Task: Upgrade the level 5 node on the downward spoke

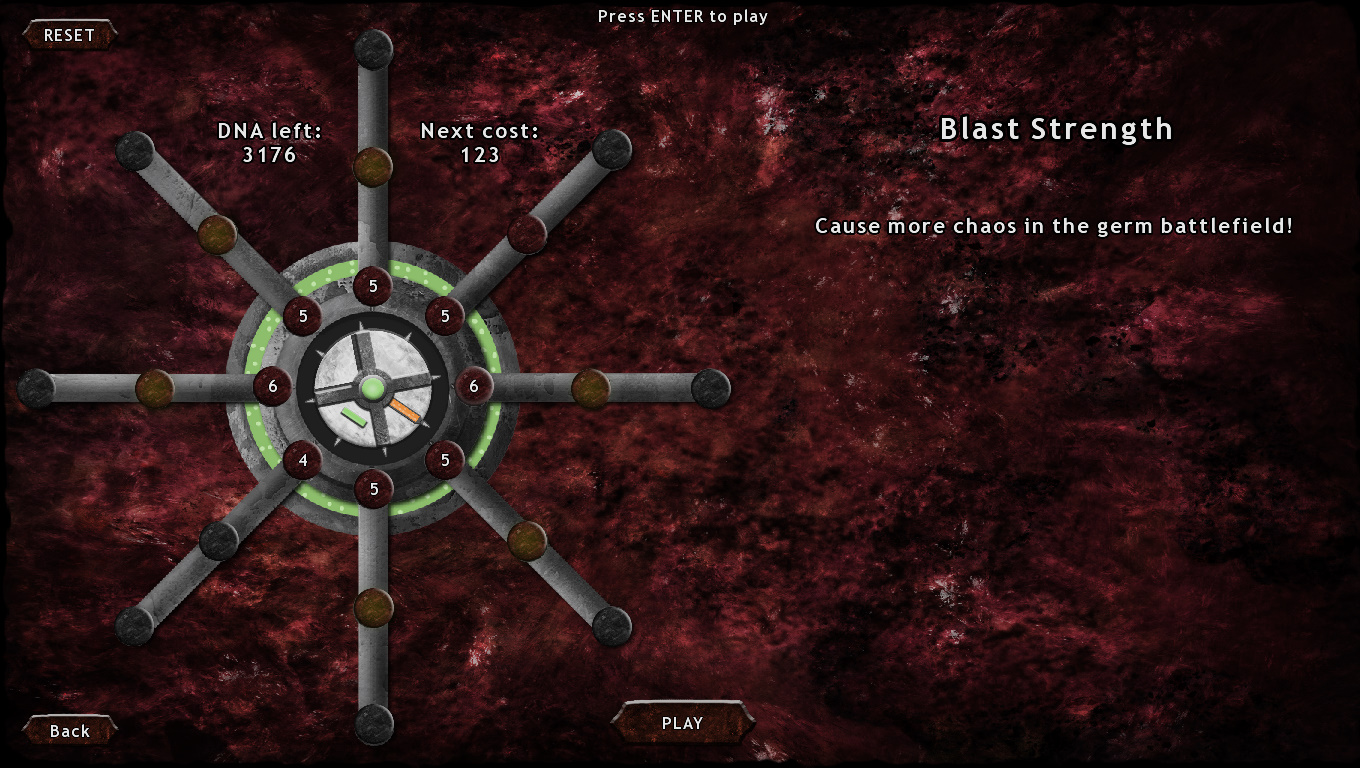Action: point(374,489)
